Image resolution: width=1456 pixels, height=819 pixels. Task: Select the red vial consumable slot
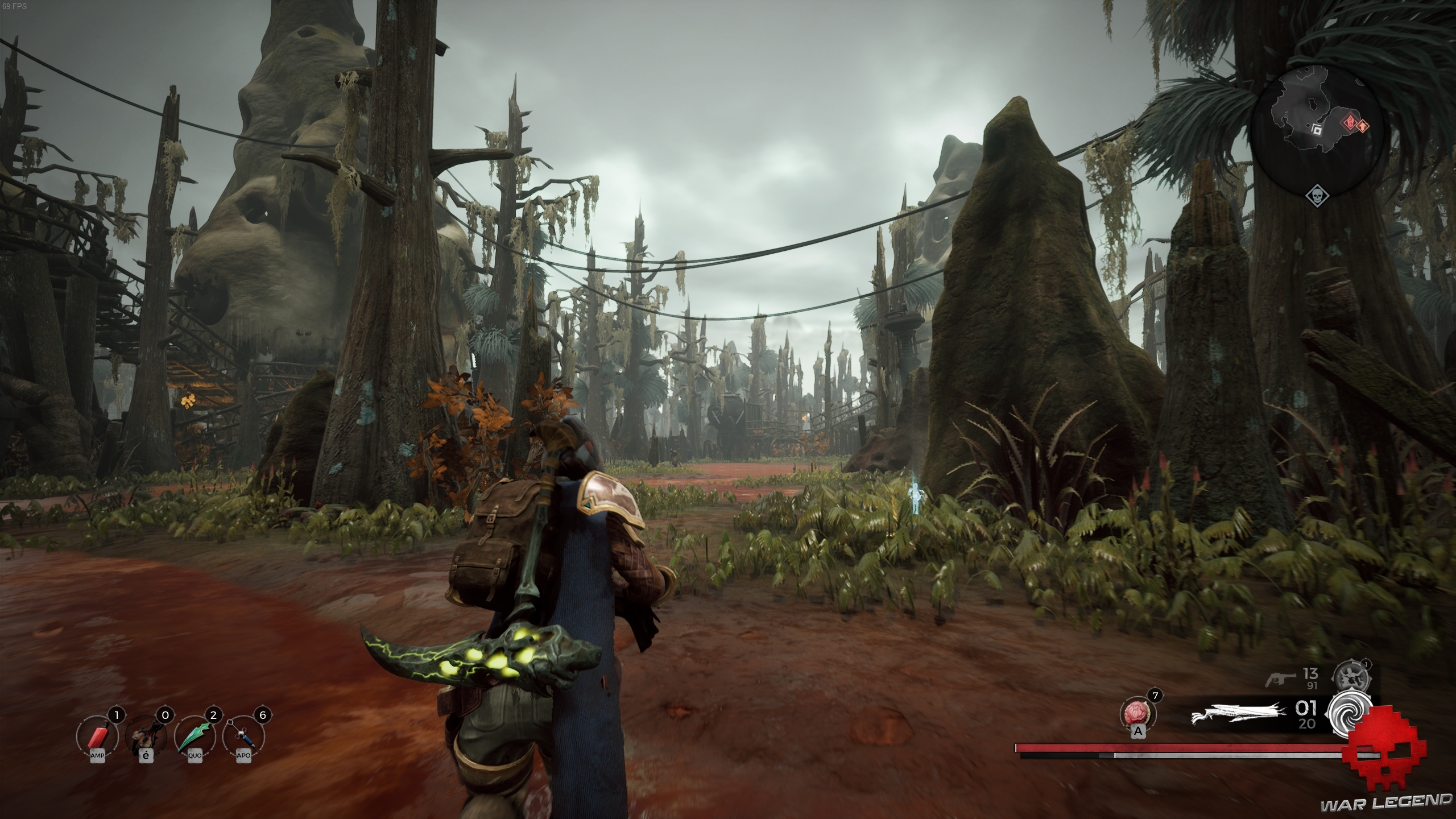[x=96, y=736]
